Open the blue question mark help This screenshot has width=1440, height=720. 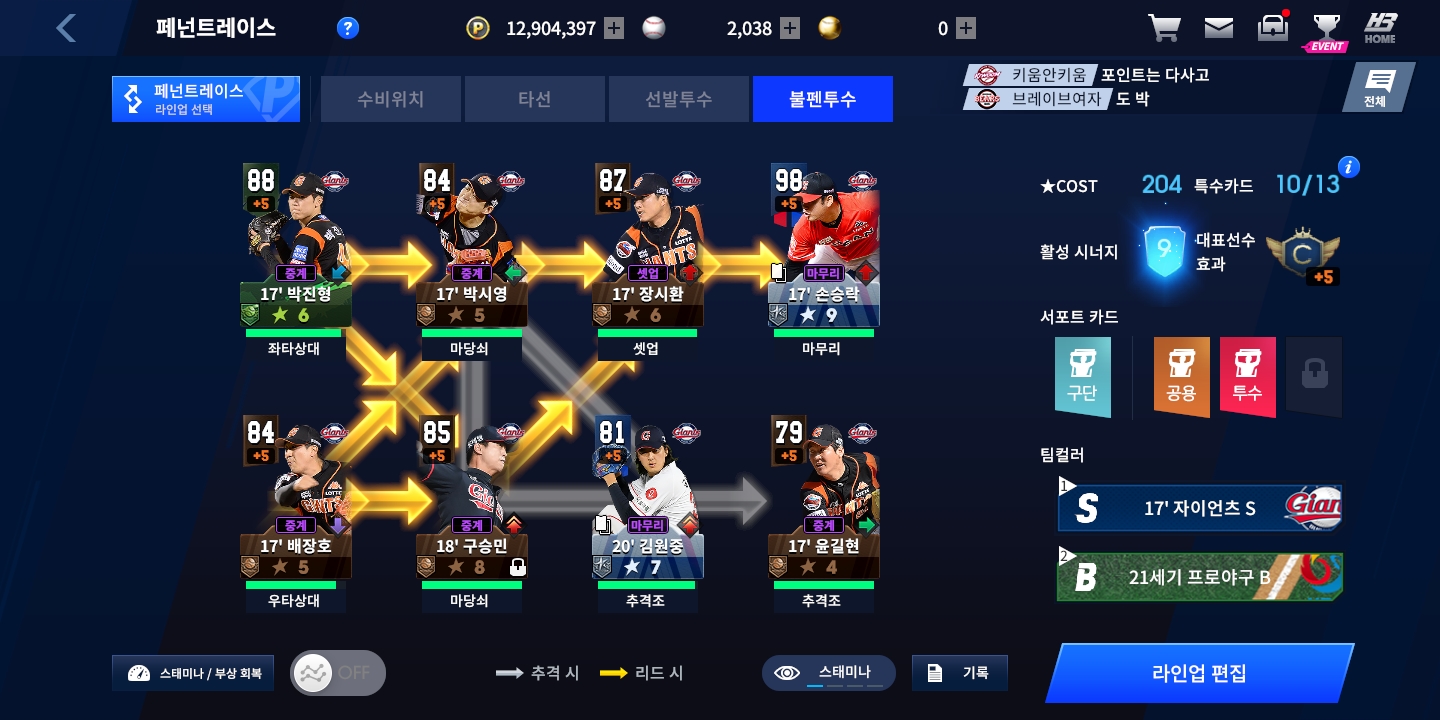tap(347, 28)
